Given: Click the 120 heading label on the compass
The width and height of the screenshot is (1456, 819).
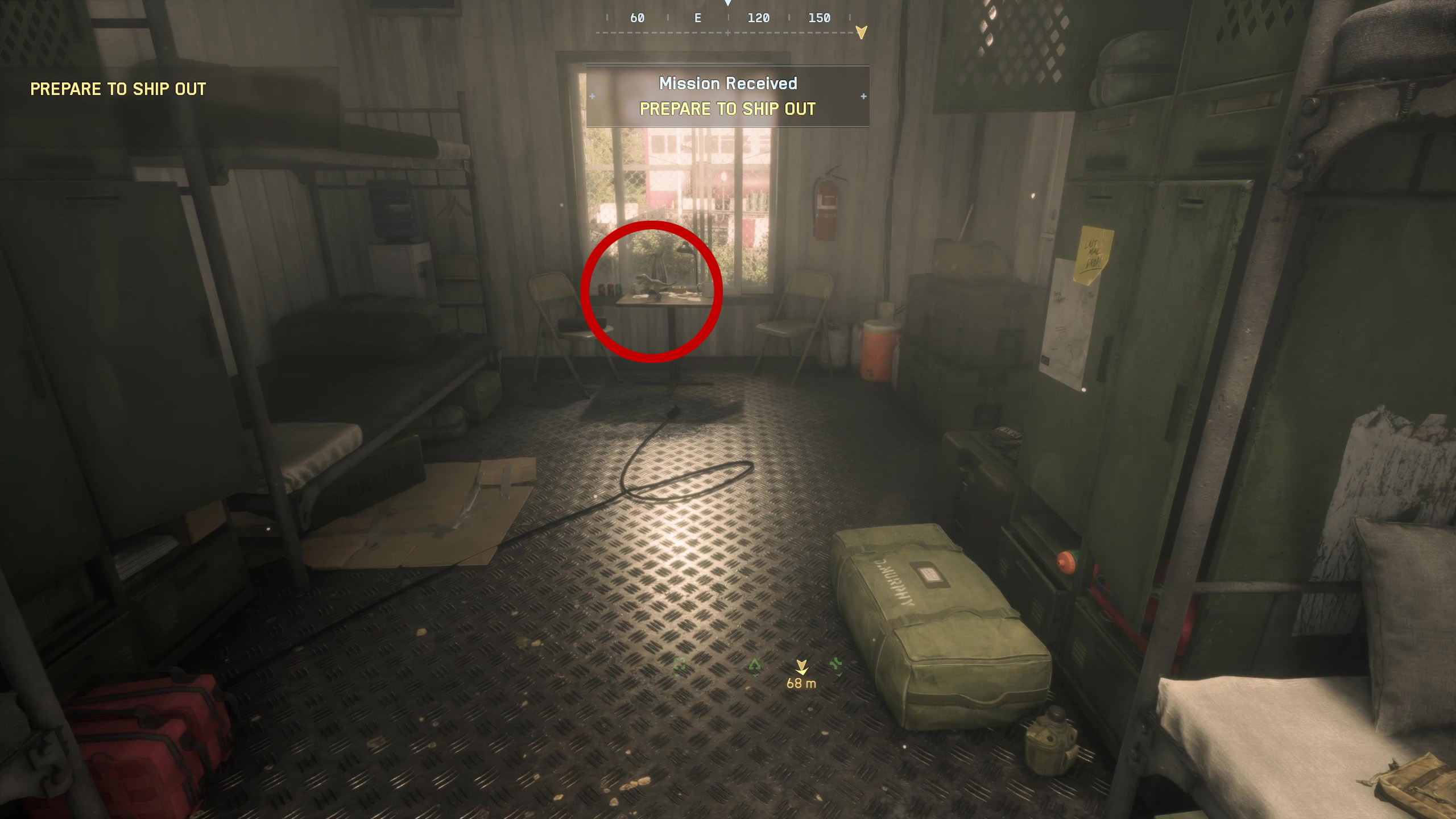Looking at the screenshot, I should [x=759, y=18].
